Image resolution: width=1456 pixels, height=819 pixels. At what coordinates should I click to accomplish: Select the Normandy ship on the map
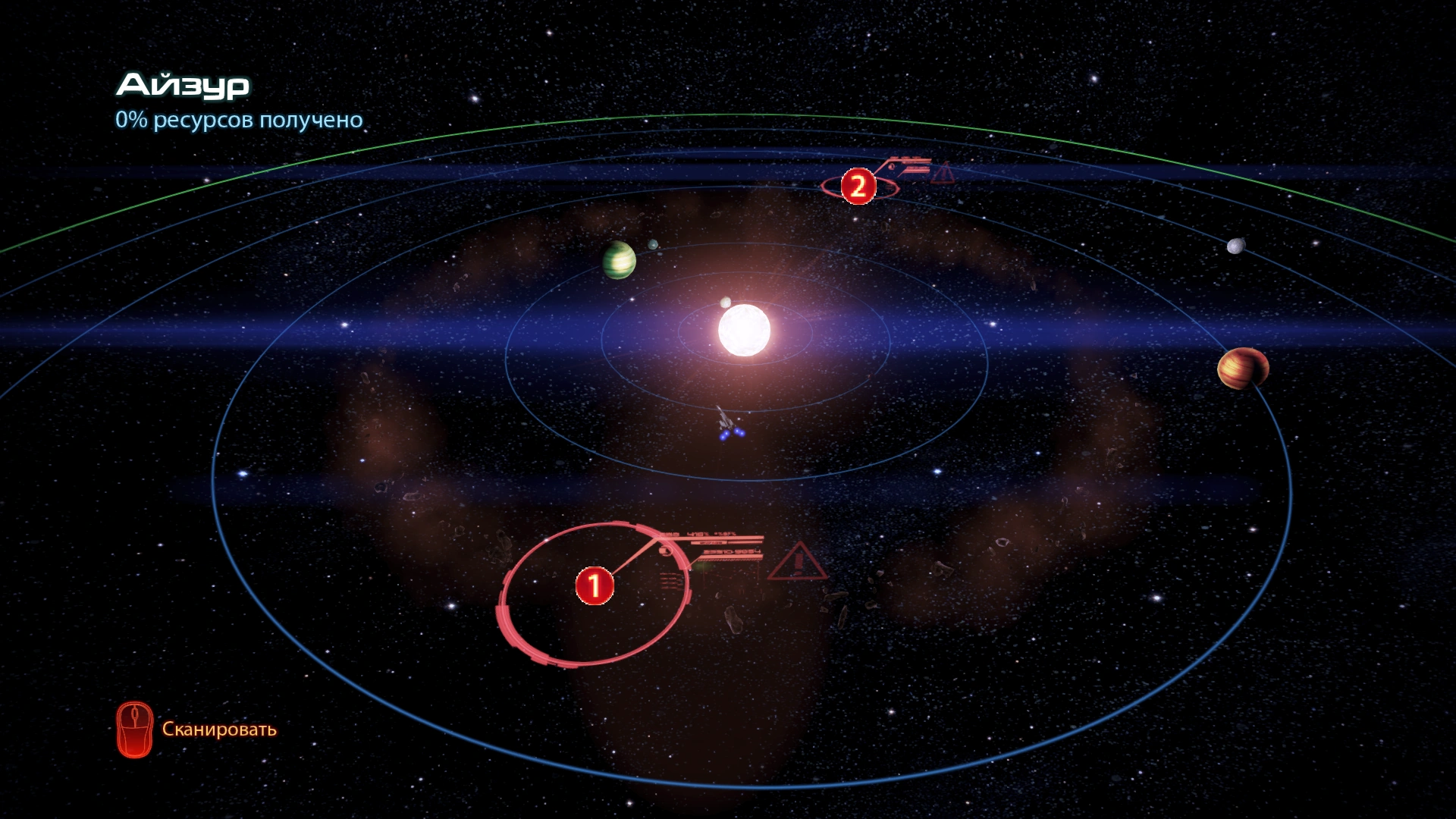pyautogui.click(x=727, y=424)
